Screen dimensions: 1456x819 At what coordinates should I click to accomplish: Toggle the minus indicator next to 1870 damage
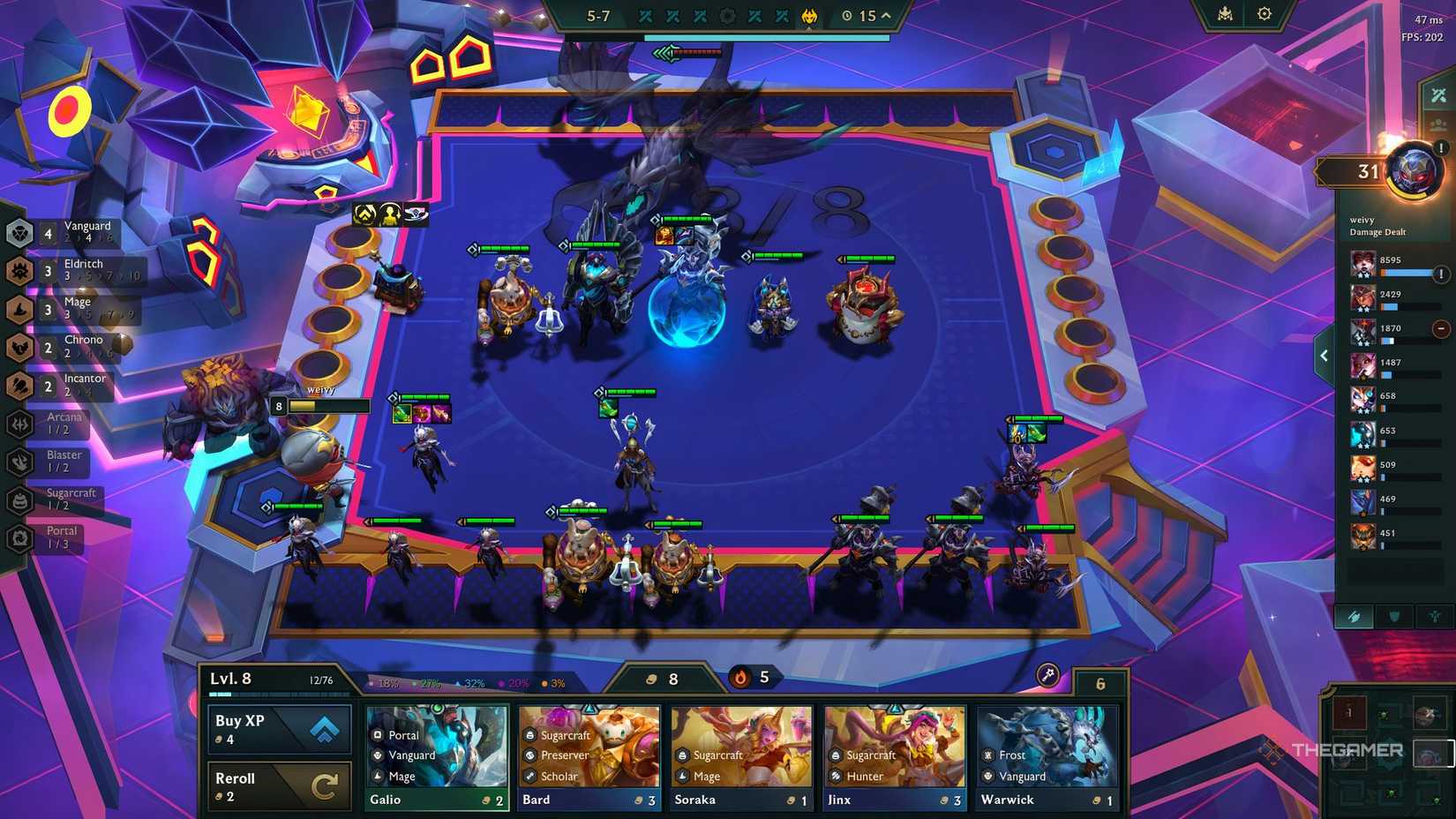[x=1440, y=327]
